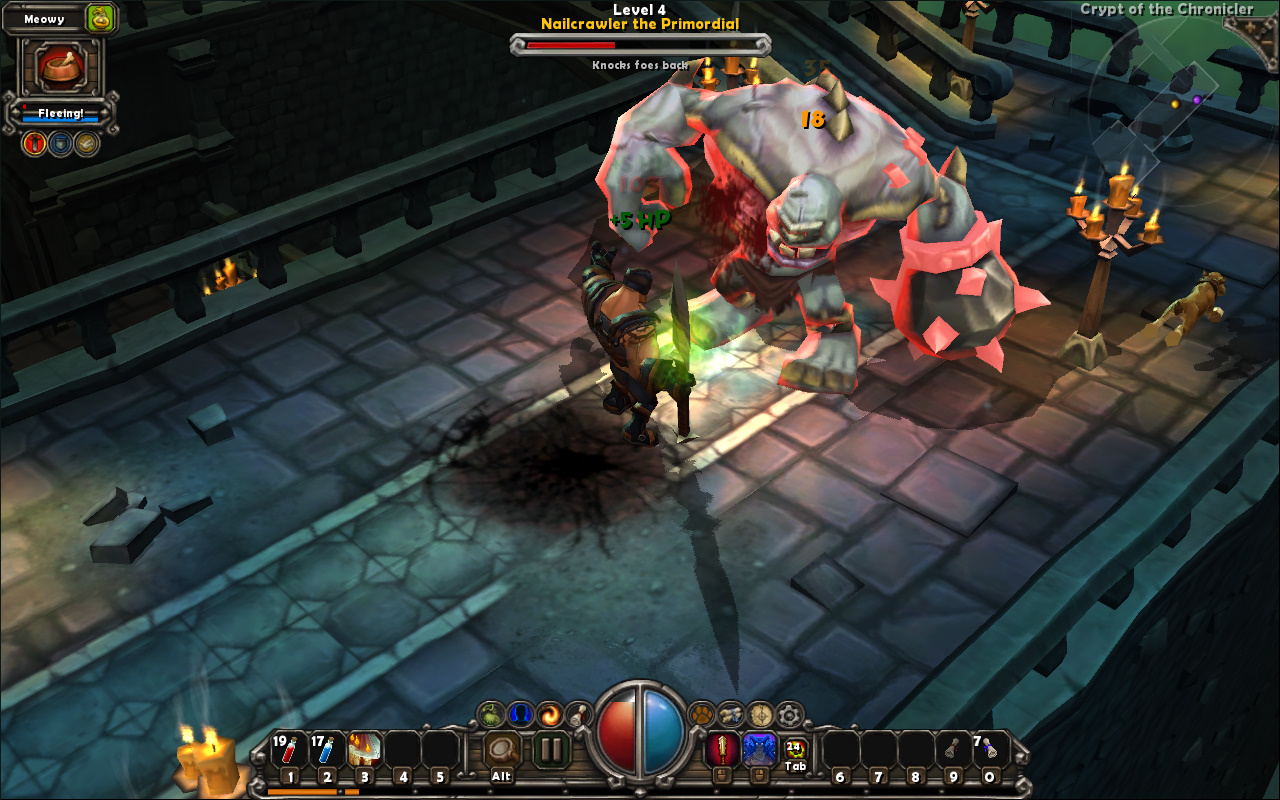Set pet to aggressive sword stance
Screen dimensions: 1280x800
35,144
